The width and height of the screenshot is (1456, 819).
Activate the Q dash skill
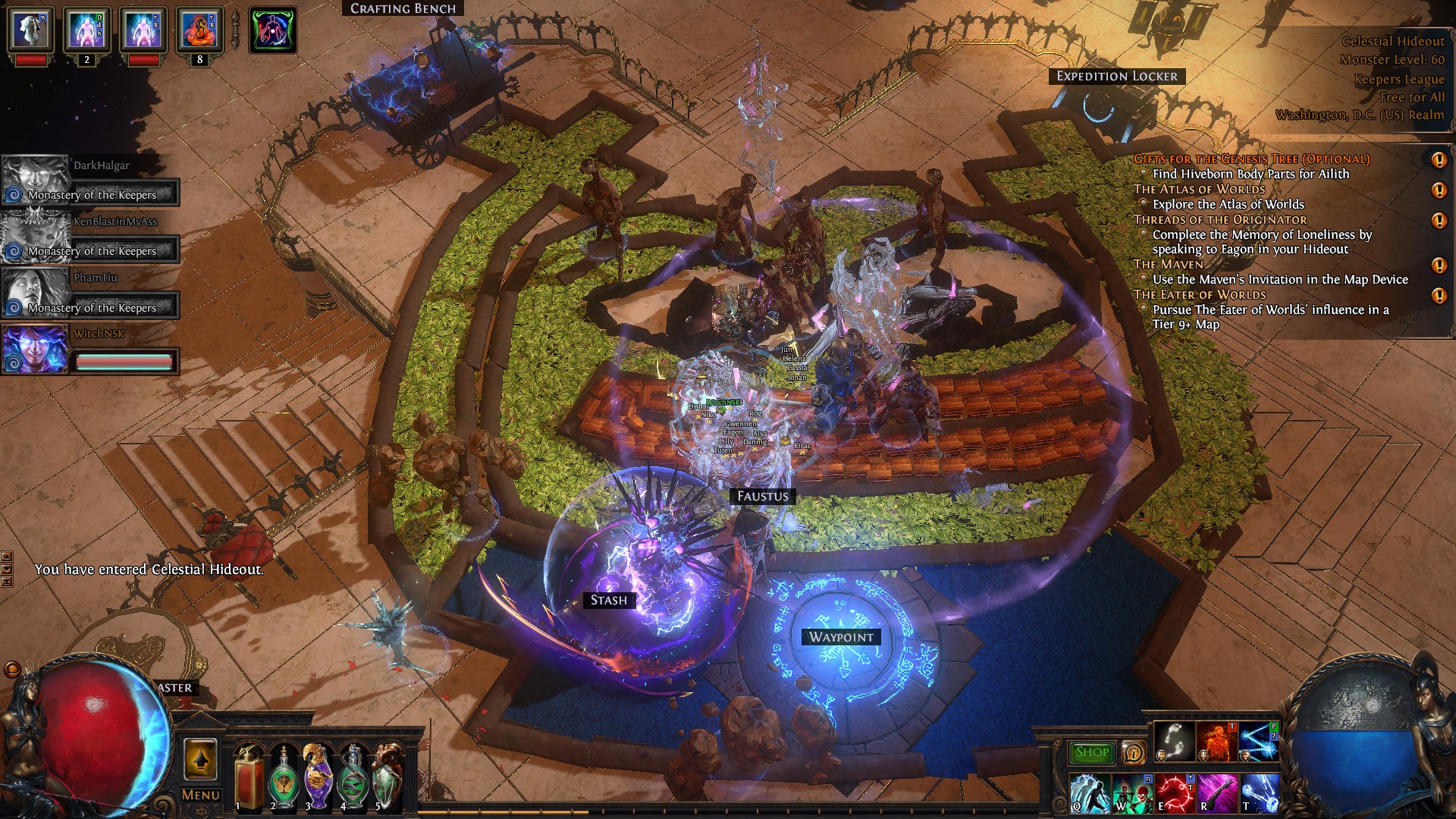click(x=1090, y=792)
